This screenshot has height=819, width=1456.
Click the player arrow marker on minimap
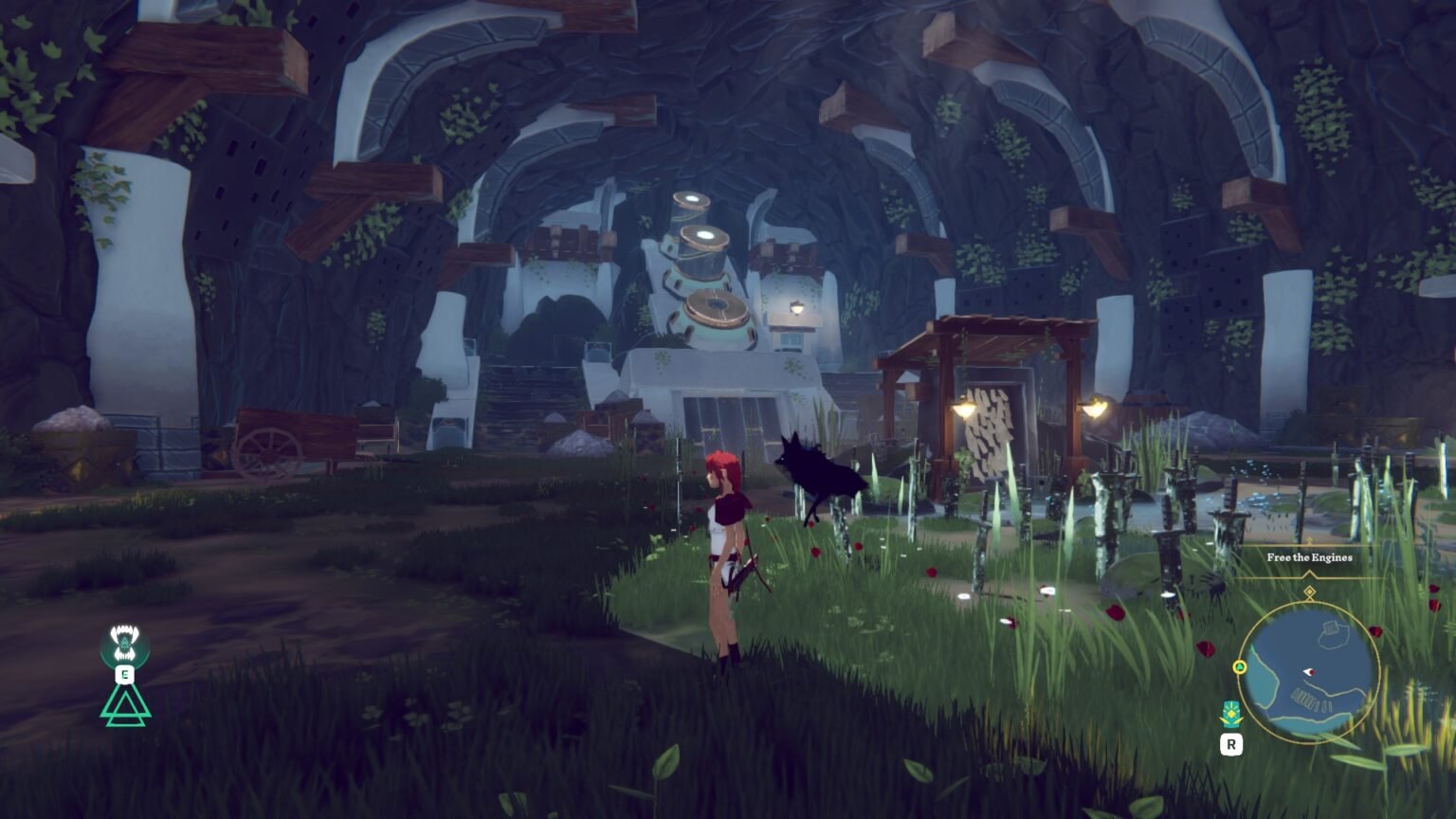1308,673
